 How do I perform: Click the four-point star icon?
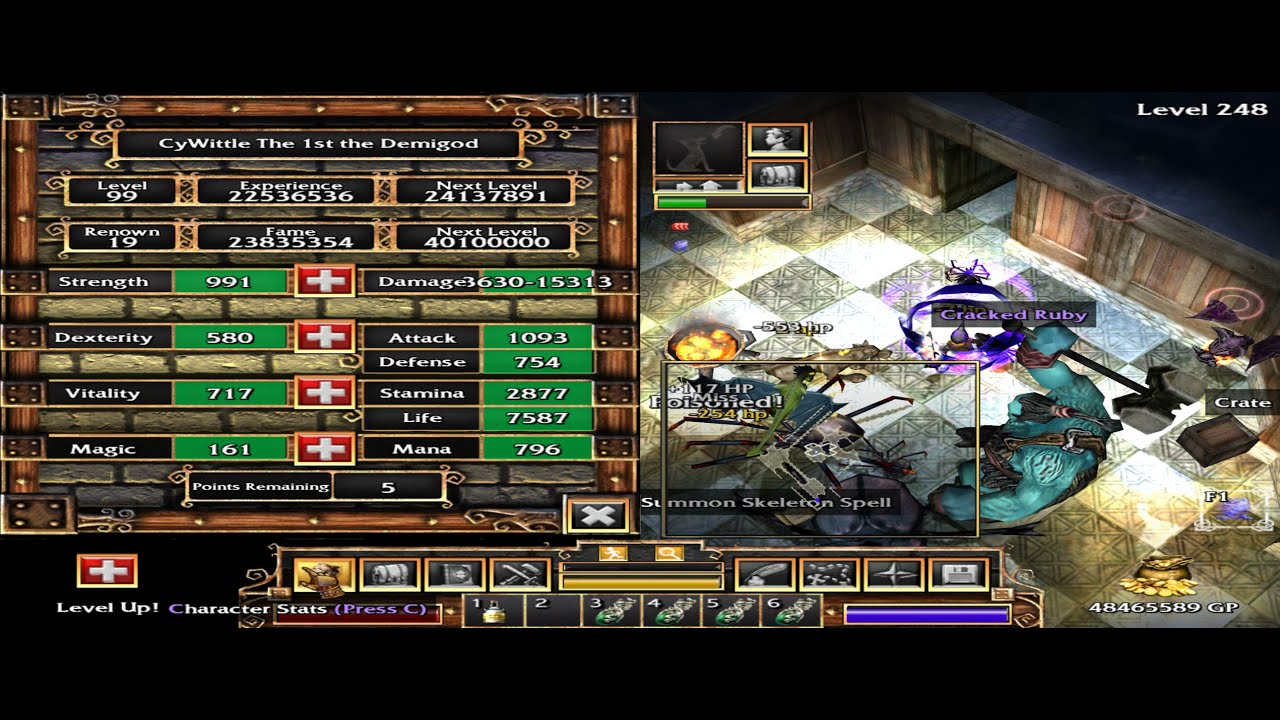coord(895,575)
